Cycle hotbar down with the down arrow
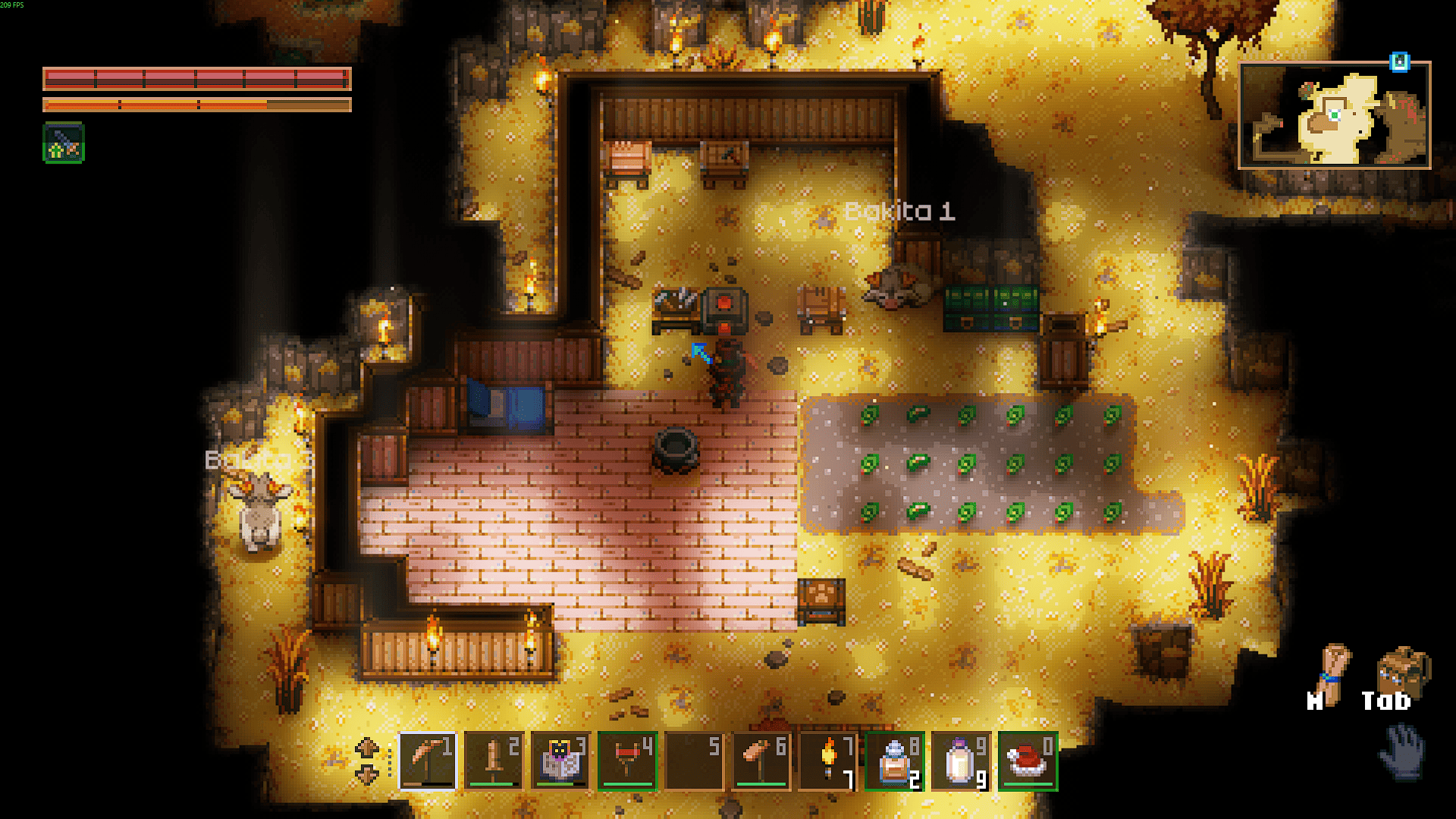Screen dimensions: 1456x819 click(367, 775)
